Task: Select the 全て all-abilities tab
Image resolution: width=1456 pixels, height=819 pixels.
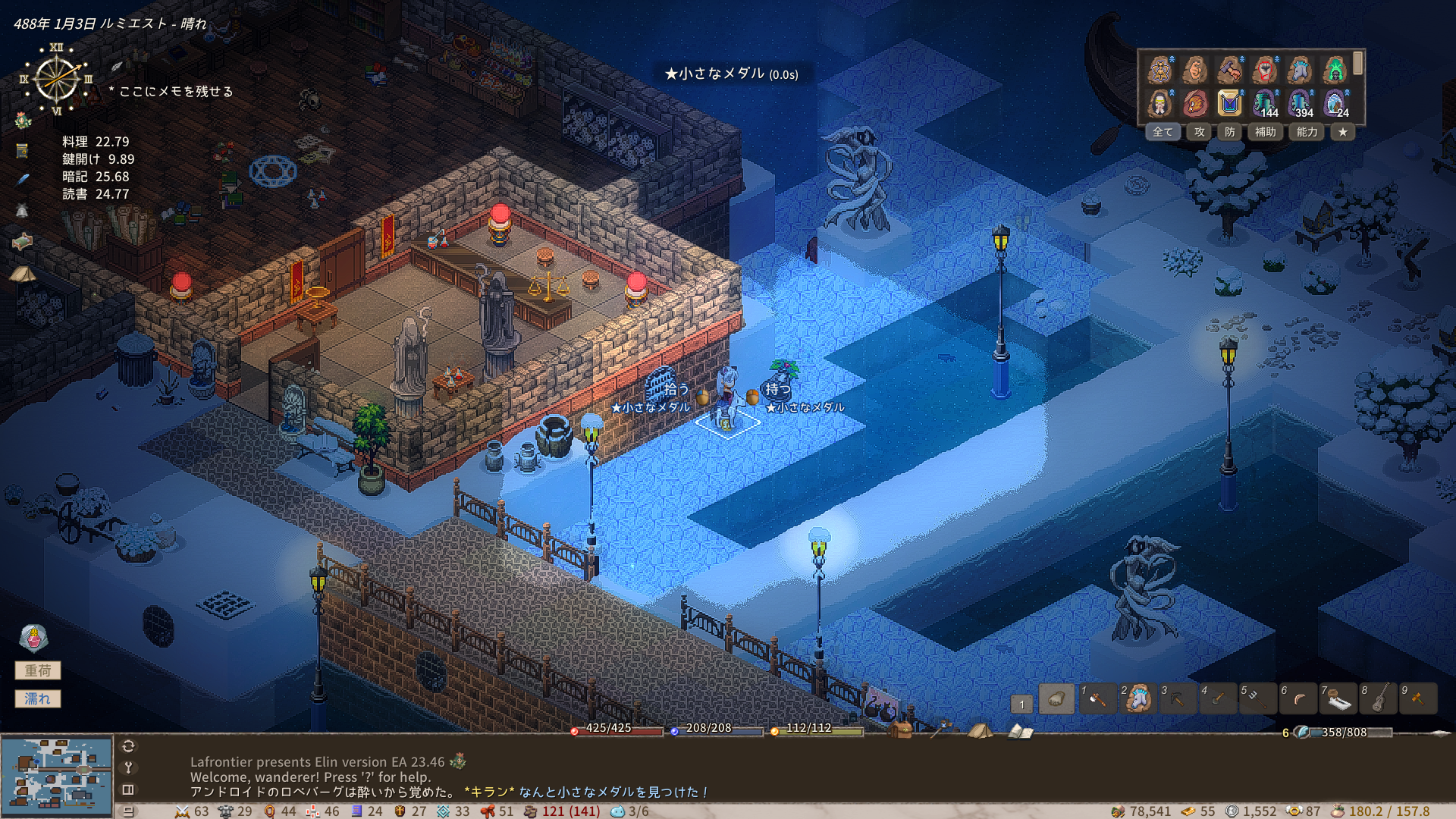Action: [x=1163, y=132]
